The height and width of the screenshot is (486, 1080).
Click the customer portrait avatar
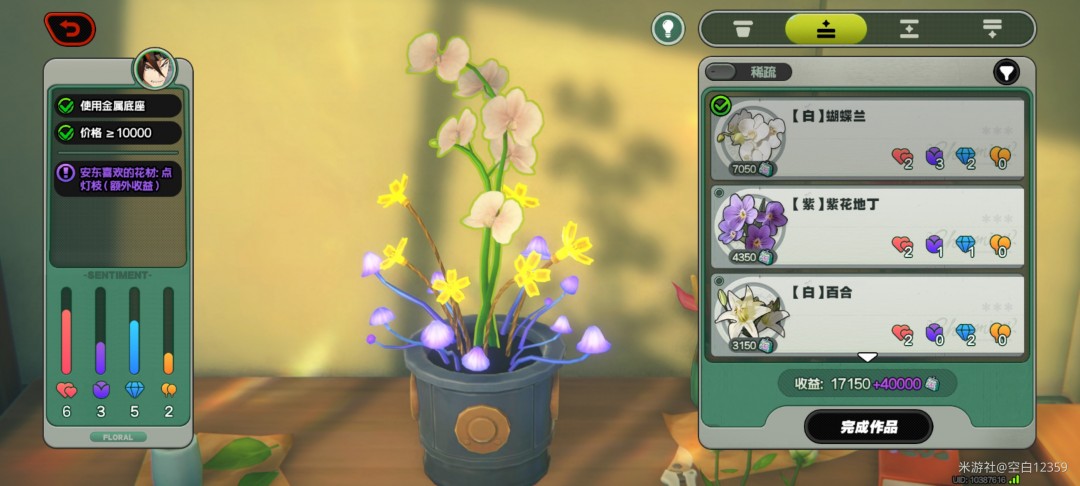(155, 70)
